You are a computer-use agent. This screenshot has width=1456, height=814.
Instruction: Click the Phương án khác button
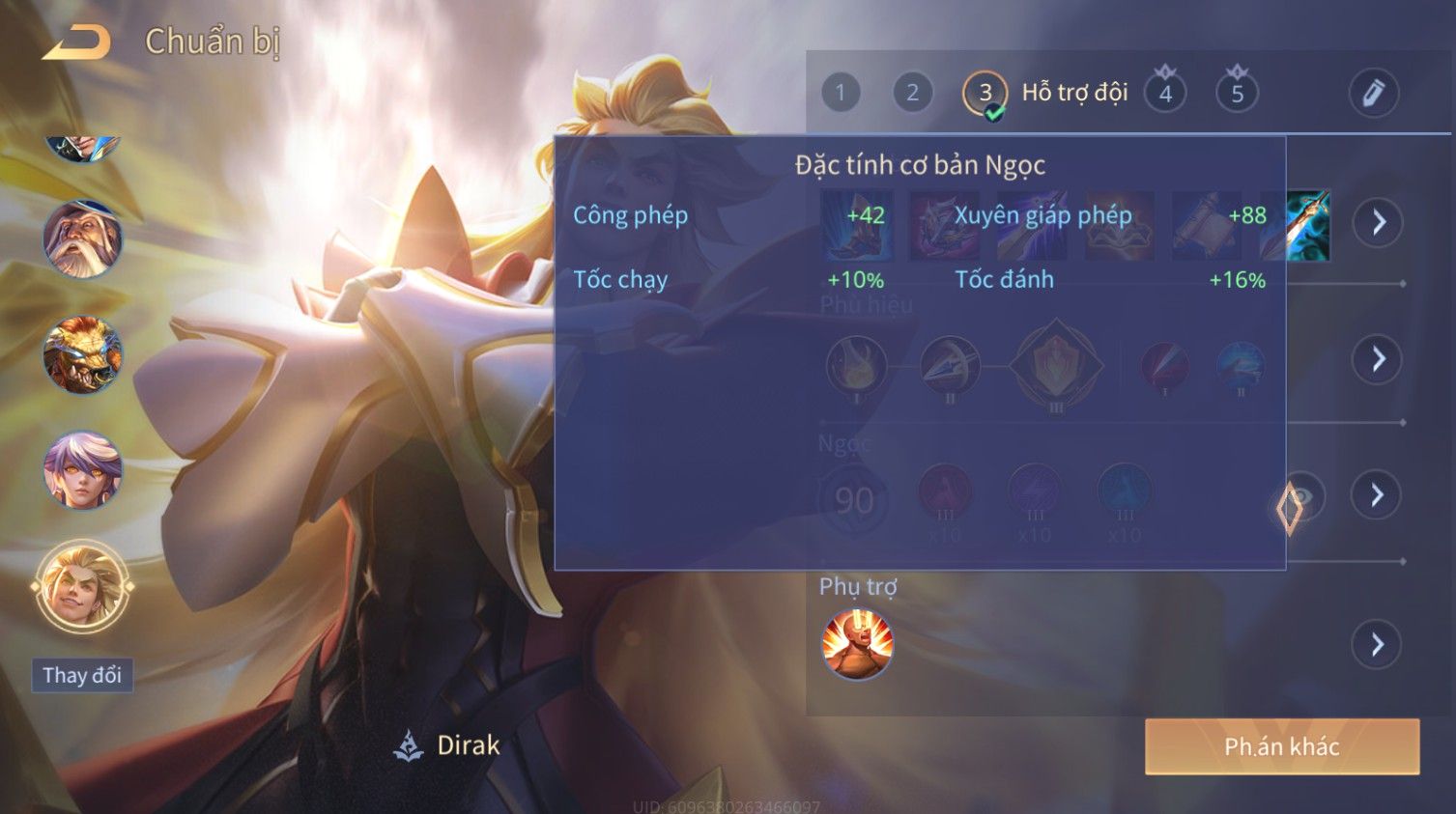pyautogui.click(x=1281, y=746)
